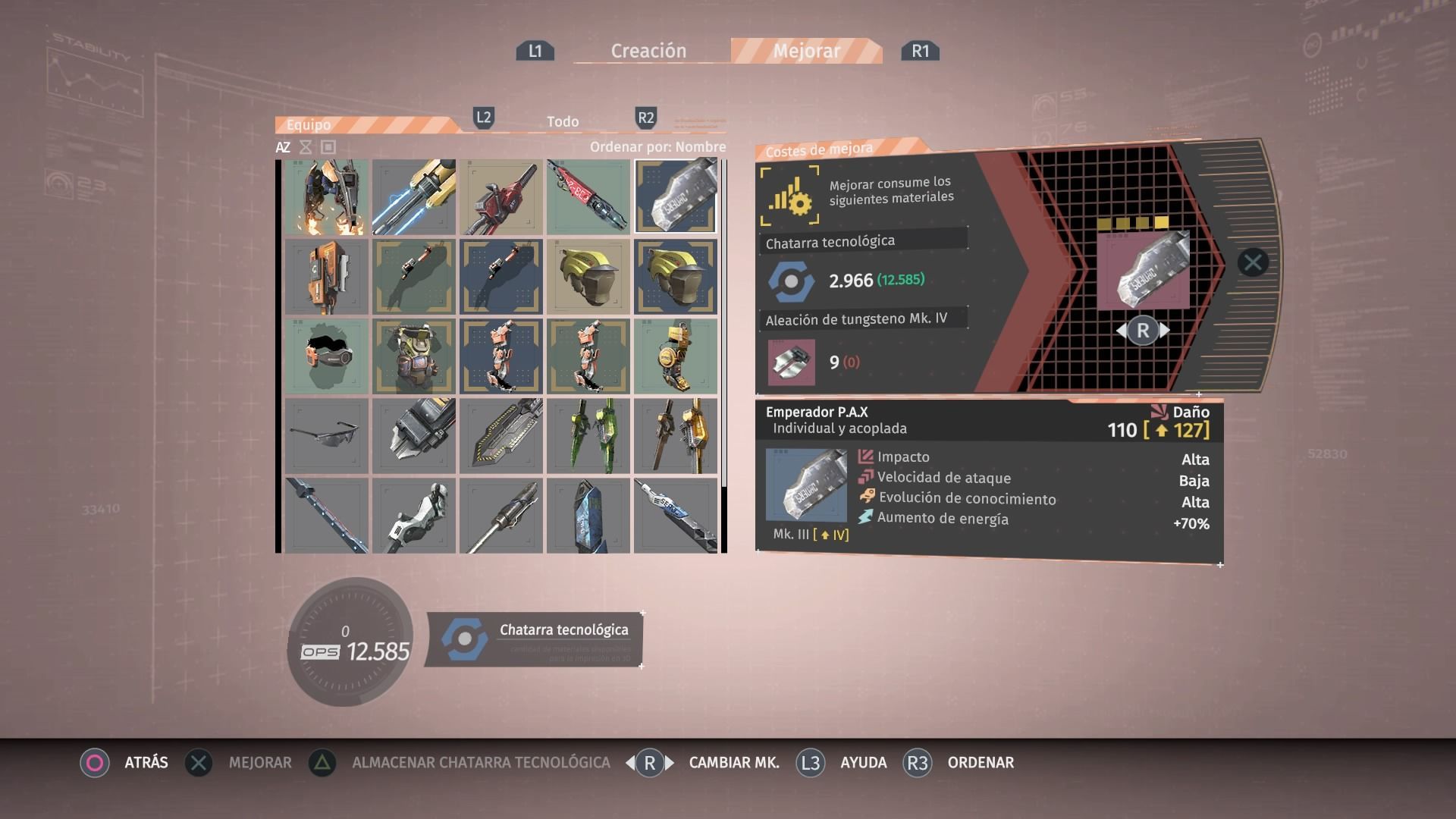This screenshot has height=819, width=1456.
Task: Click the upgrade preview Emperador P.A.X thumbnail
Action: coord(1144,269)
